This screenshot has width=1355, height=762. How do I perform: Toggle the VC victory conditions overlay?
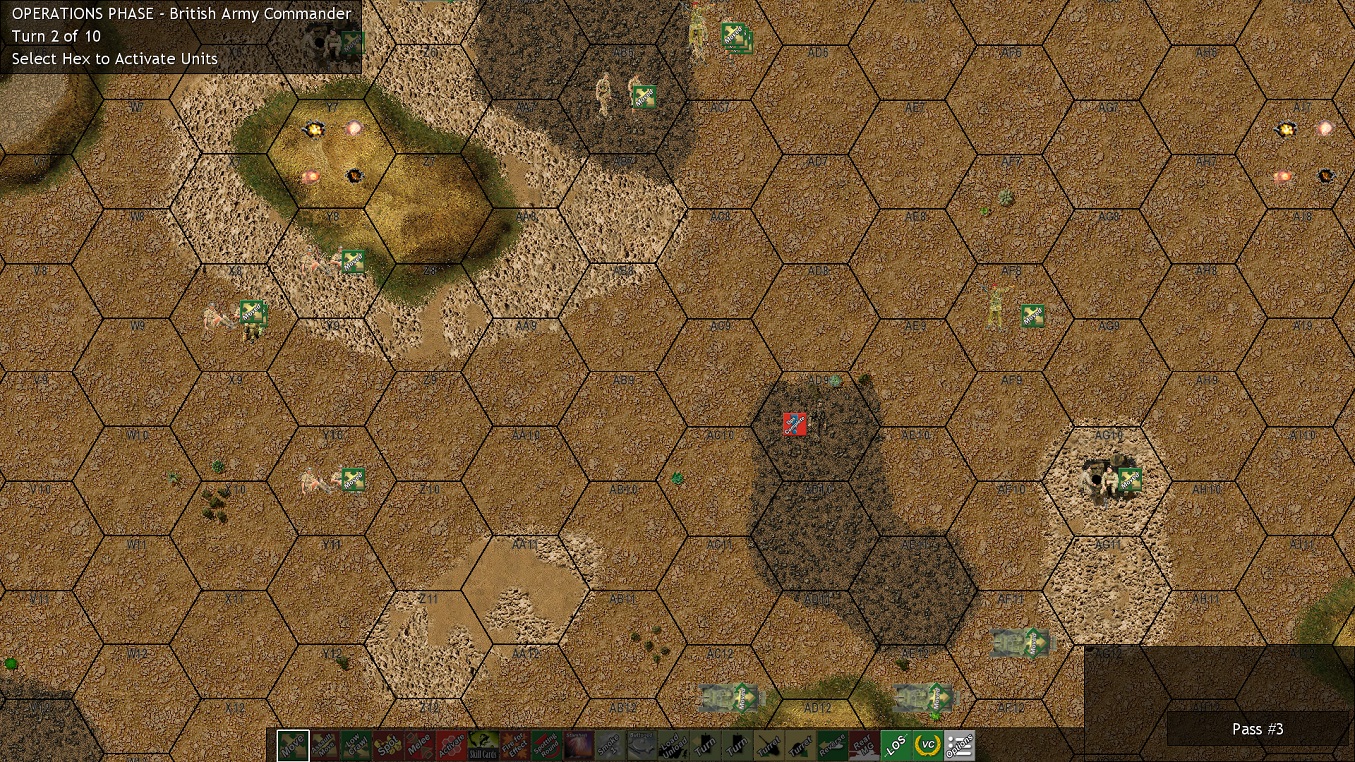tap(929, 745)
